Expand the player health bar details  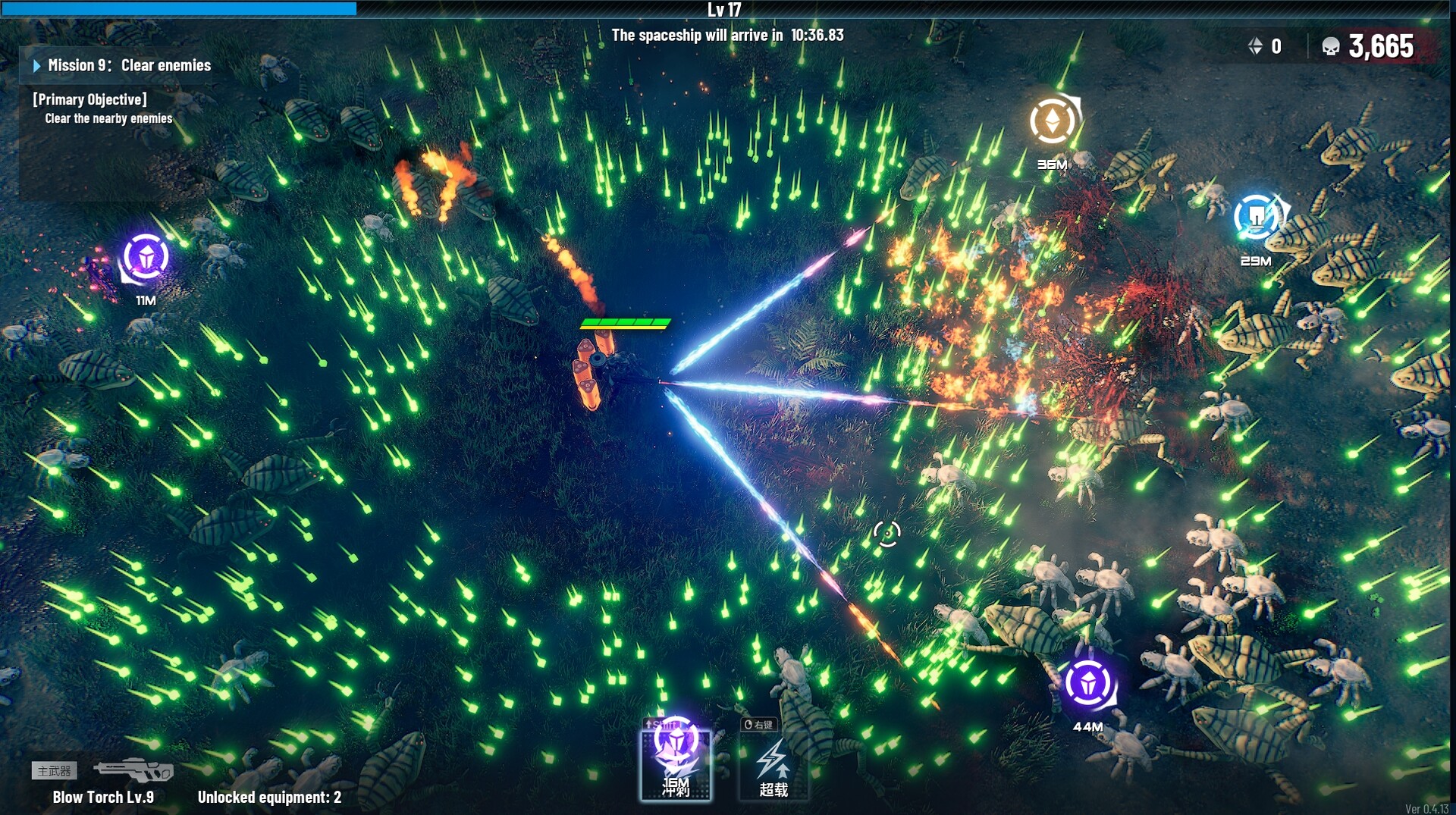click(x=625, y=321)
